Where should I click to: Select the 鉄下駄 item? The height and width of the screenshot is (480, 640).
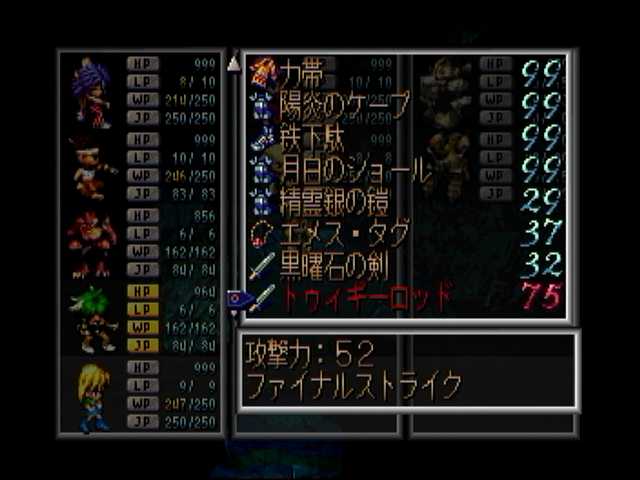310,136
